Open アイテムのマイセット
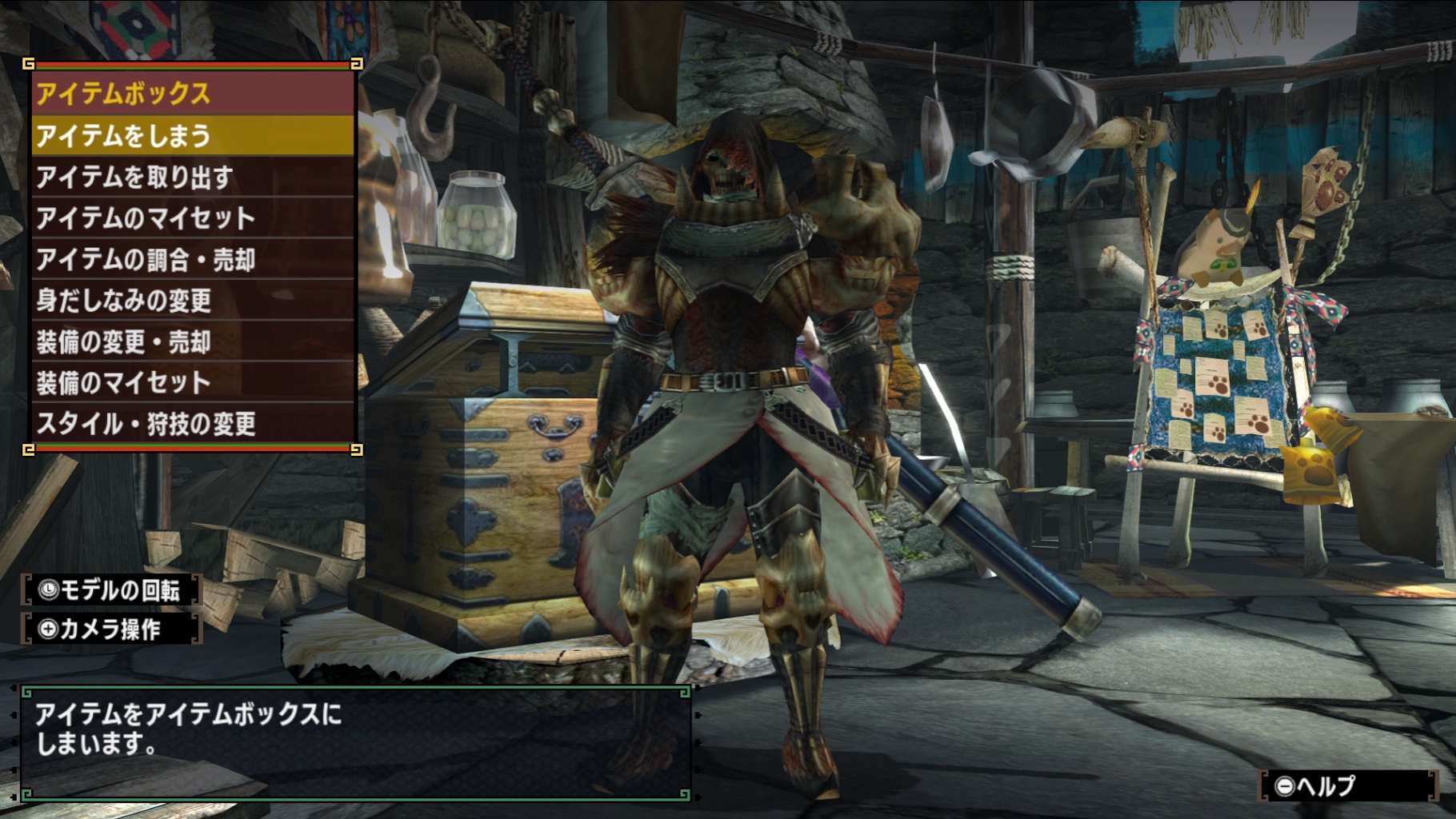The width and height of the screenshot is (1456, 819). tap(192, 218)
